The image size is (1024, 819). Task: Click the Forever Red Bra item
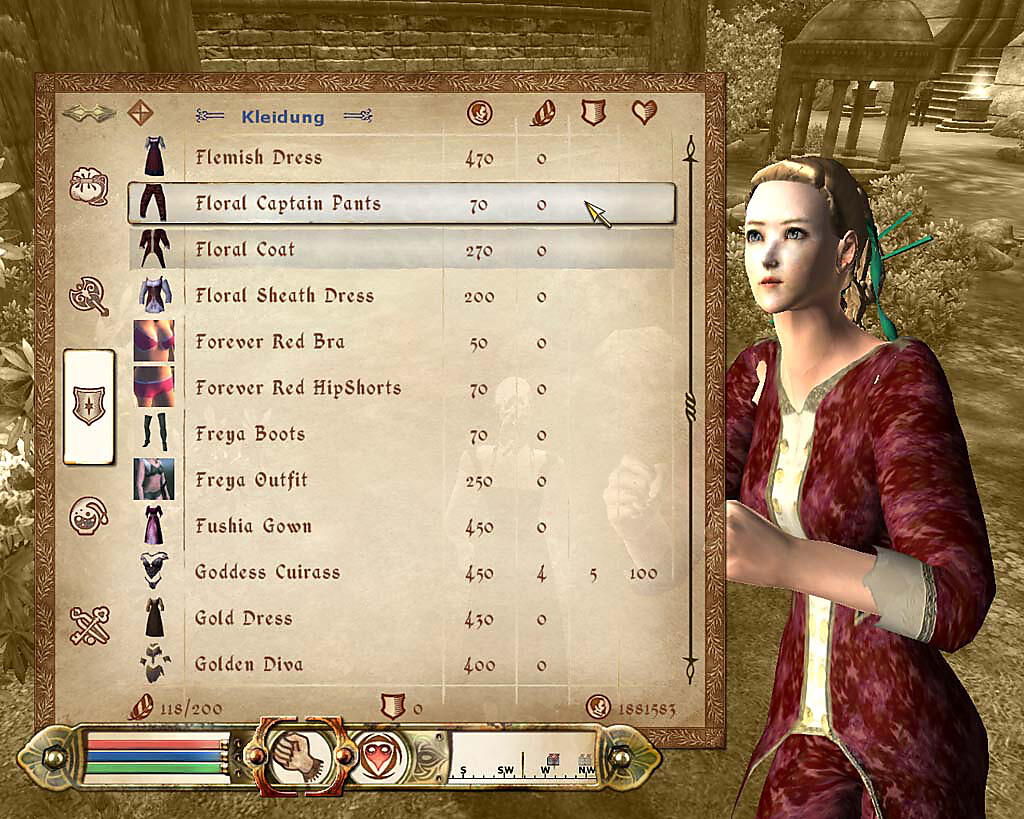coord(270,342)
